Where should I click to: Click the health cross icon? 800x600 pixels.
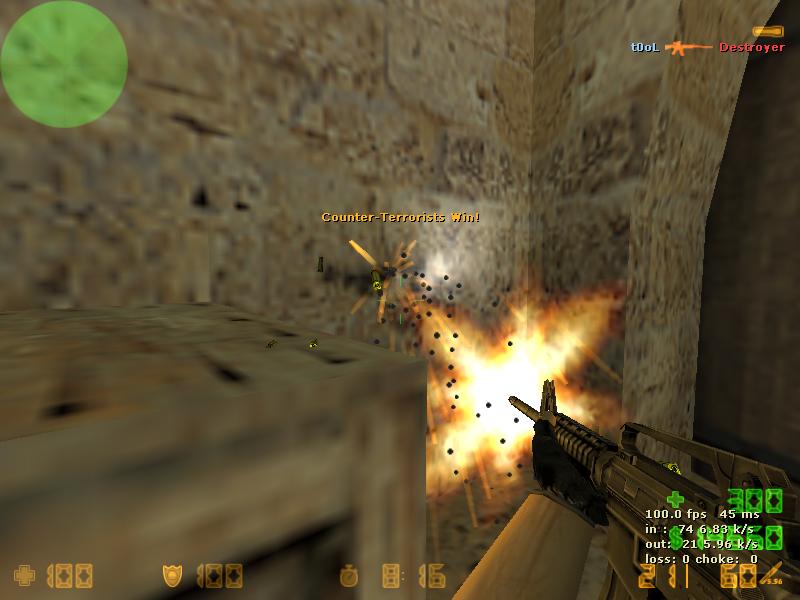23,576
